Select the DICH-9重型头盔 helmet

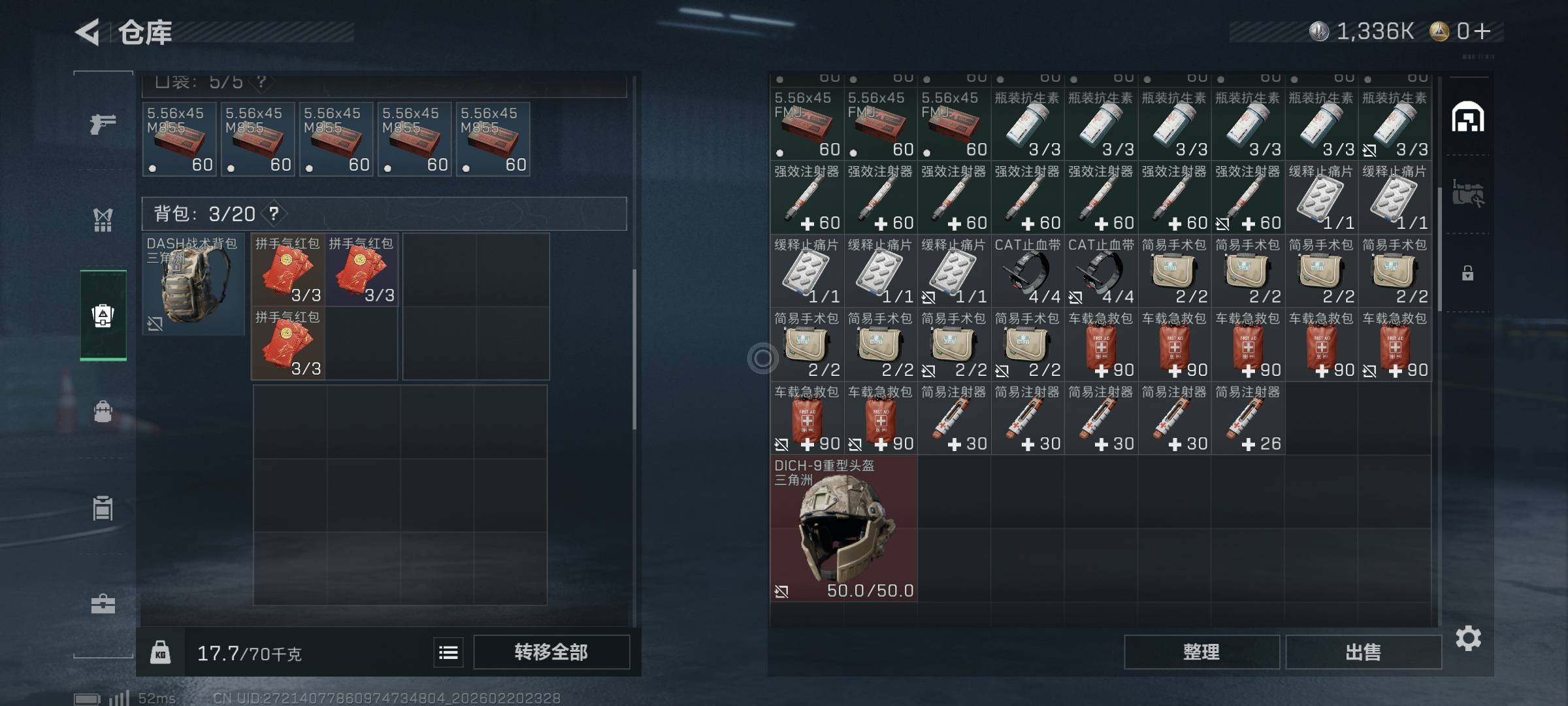(x=843, y=528)
